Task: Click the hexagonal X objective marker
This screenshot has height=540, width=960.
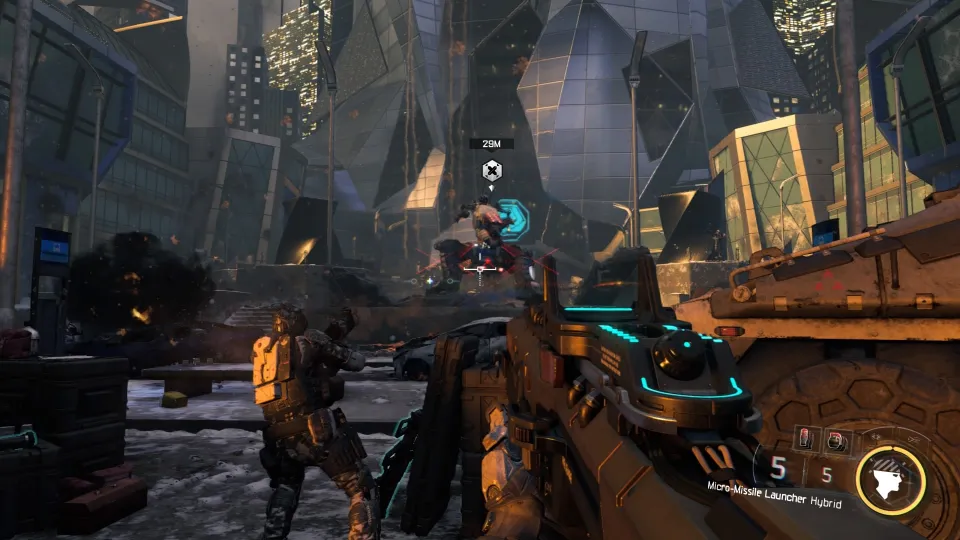Action: pos(491,170)
